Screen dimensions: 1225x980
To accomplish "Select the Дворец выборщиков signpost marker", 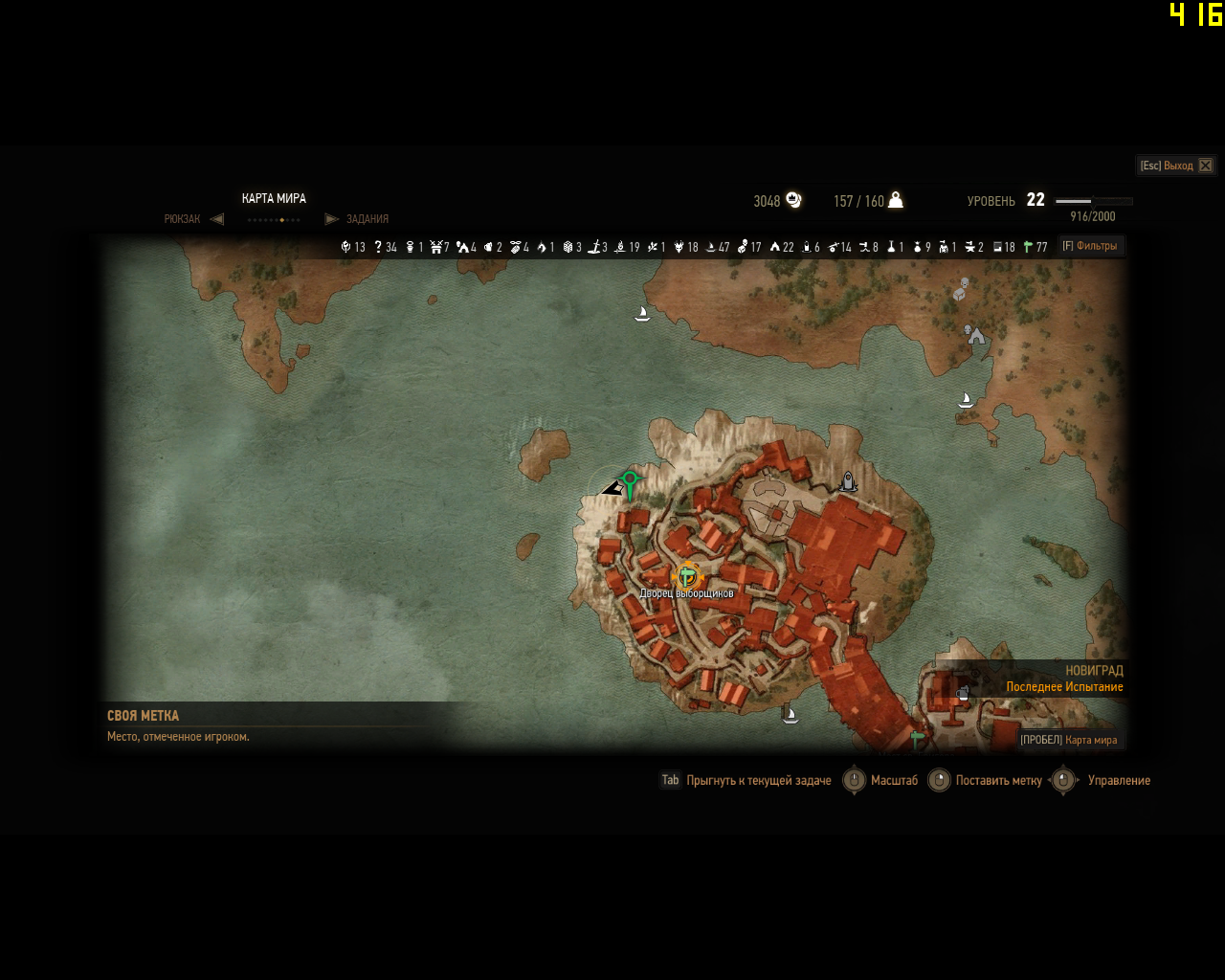I will point(687,576).
